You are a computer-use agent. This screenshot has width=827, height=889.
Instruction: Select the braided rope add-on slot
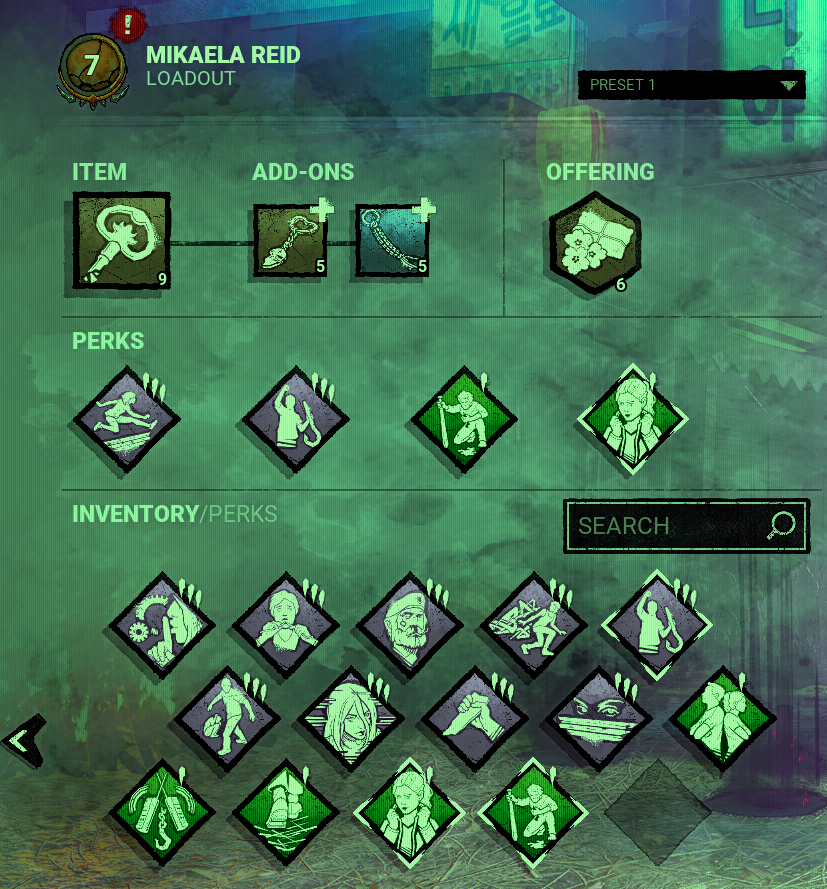[x=392, y=241]
